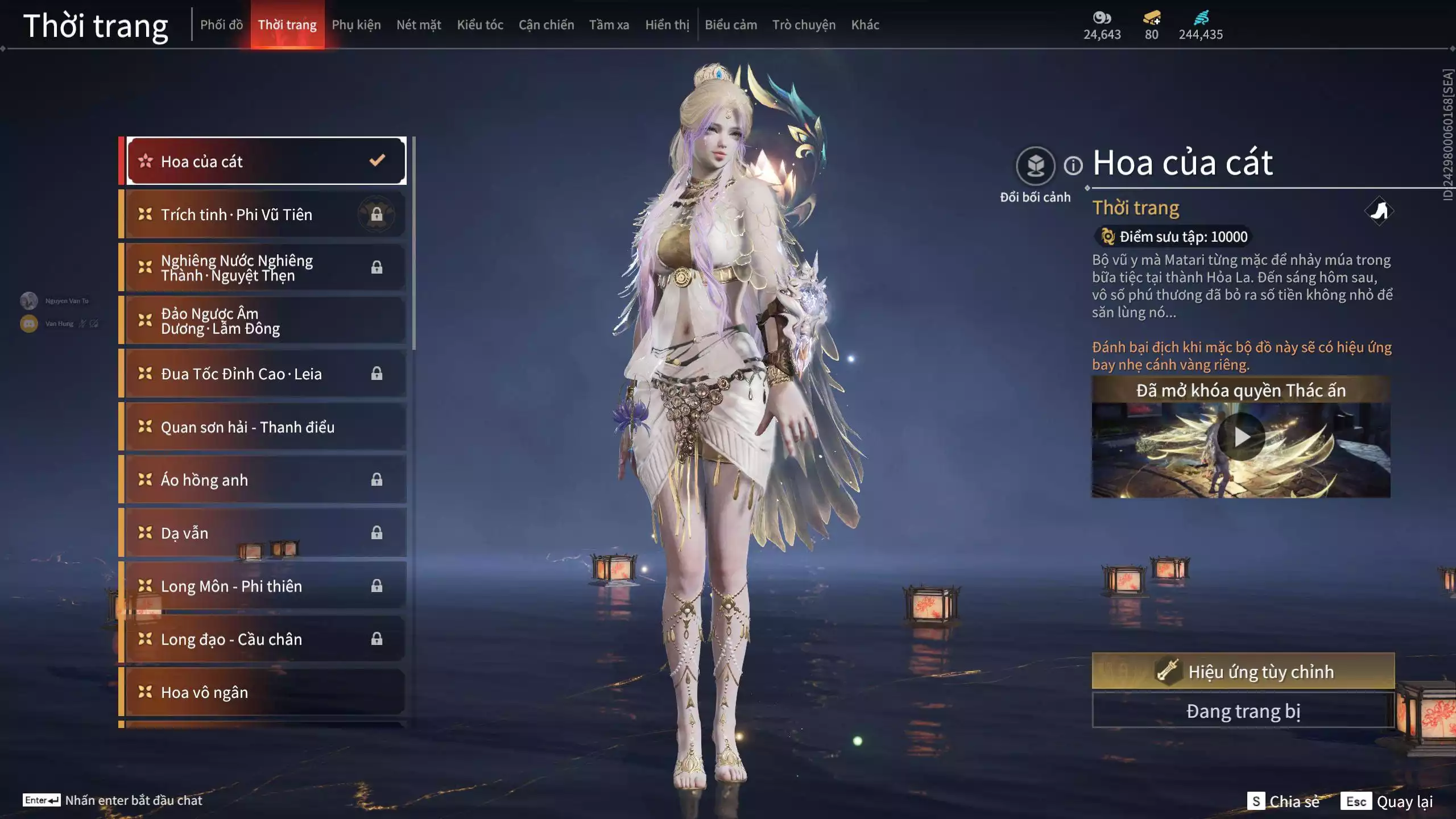The image size is (1456, 819).
Task: Open the Cận chiến category
Action: [x=546, y=25]
